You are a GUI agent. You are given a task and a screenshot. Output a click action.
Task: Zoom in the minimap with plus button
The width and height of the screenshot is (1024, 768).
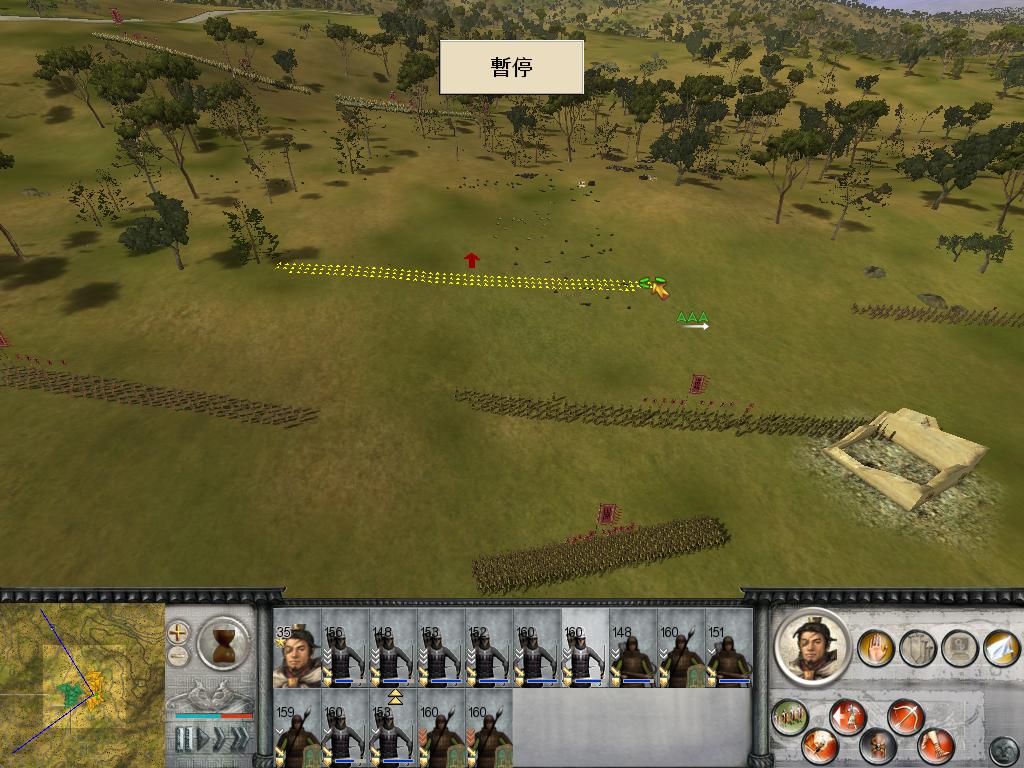click(179, 632)
